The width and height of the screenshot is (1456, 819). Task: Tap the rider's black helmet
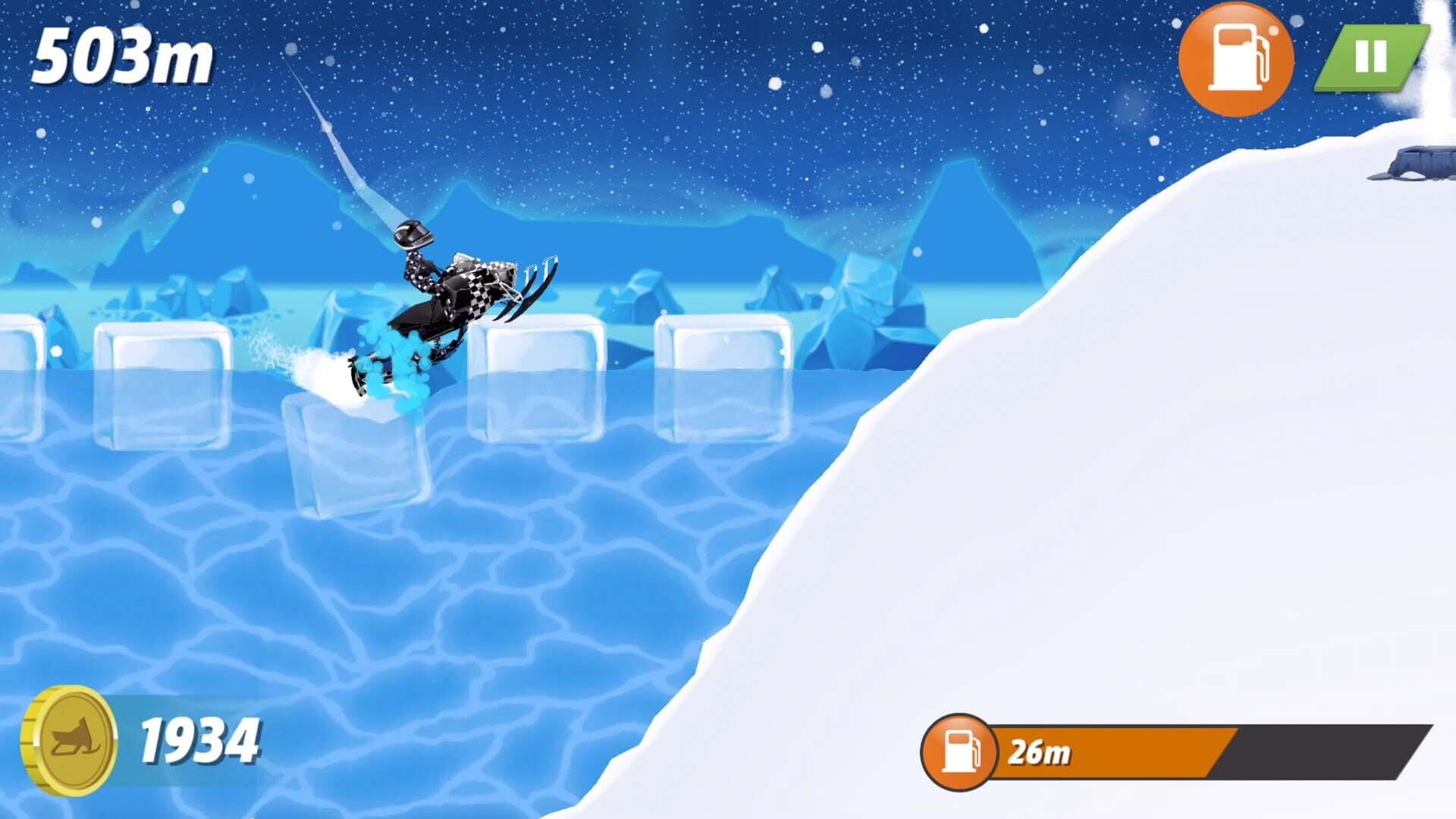point(413,235)
